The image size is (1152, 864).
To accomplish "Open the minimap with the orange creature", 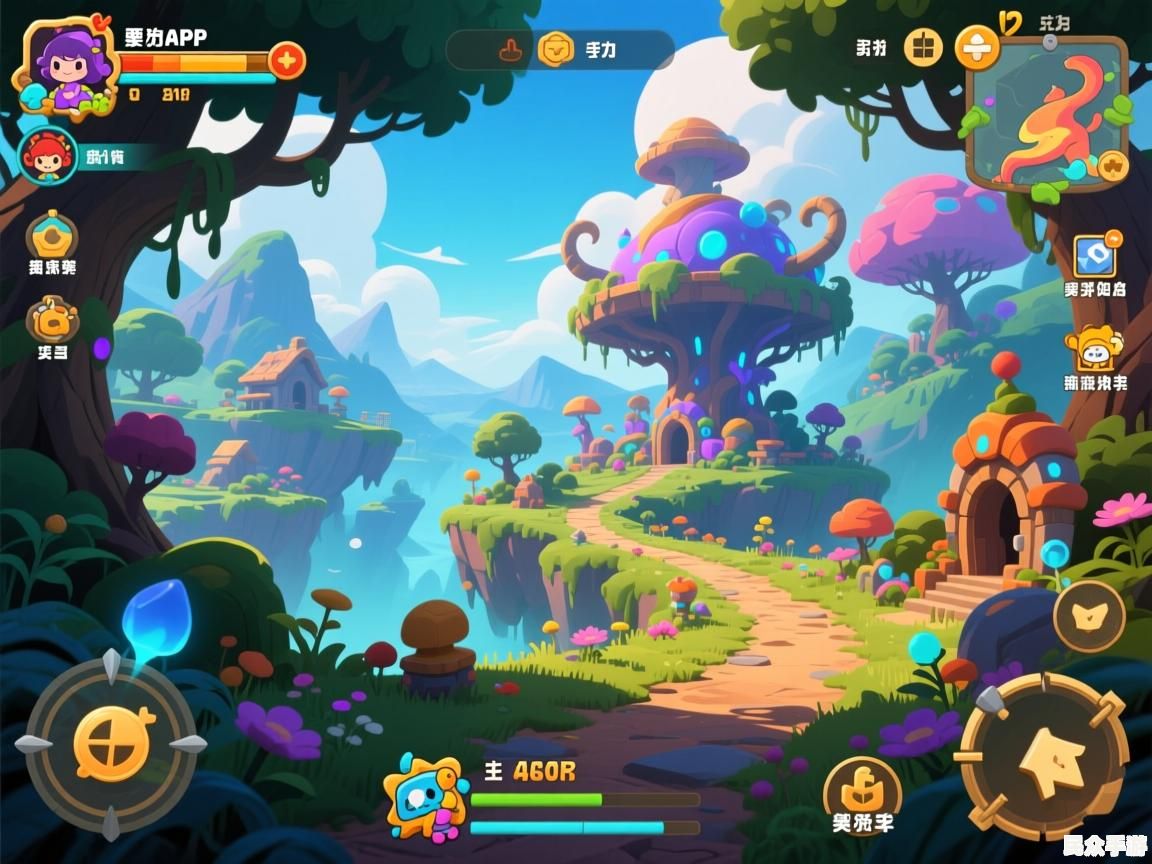I will [1046, 112].
